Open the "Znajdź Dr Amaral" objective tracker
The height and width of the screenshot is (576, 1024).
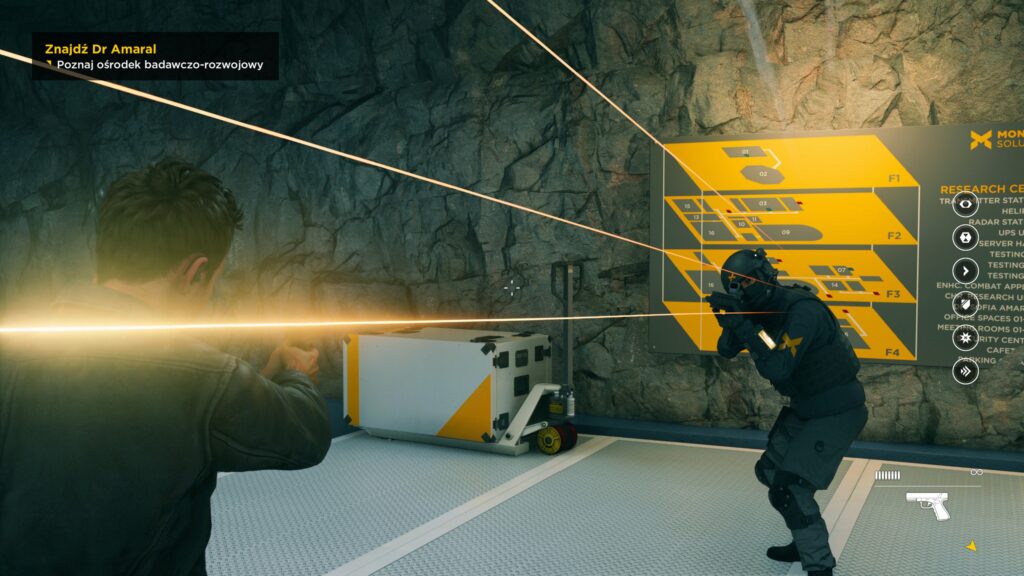tap(101, 48)
